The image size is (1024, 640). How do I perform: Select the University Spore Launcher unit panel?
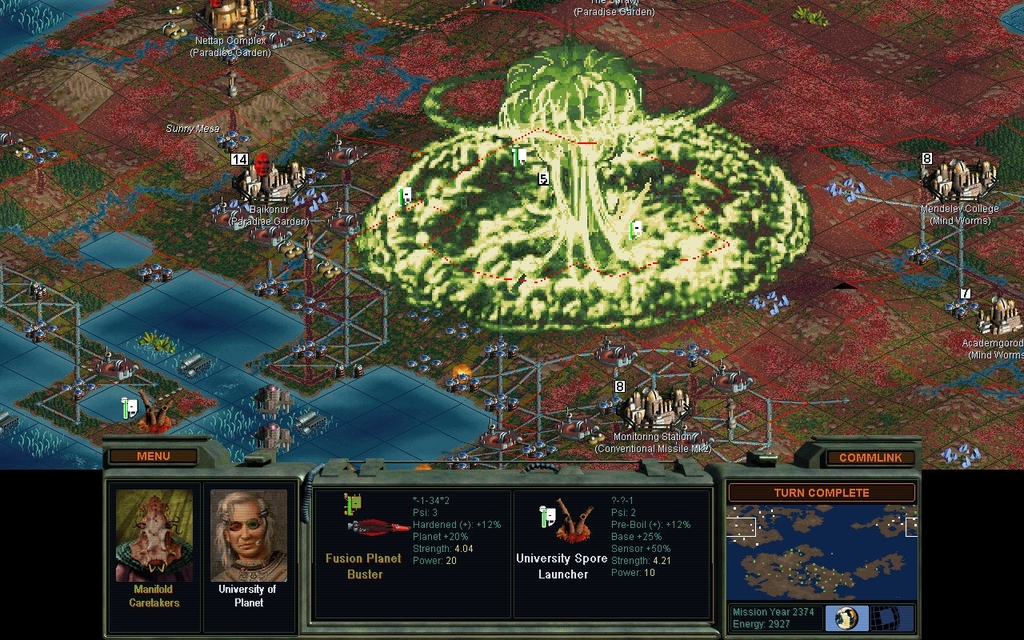click(x=611, y=552)
